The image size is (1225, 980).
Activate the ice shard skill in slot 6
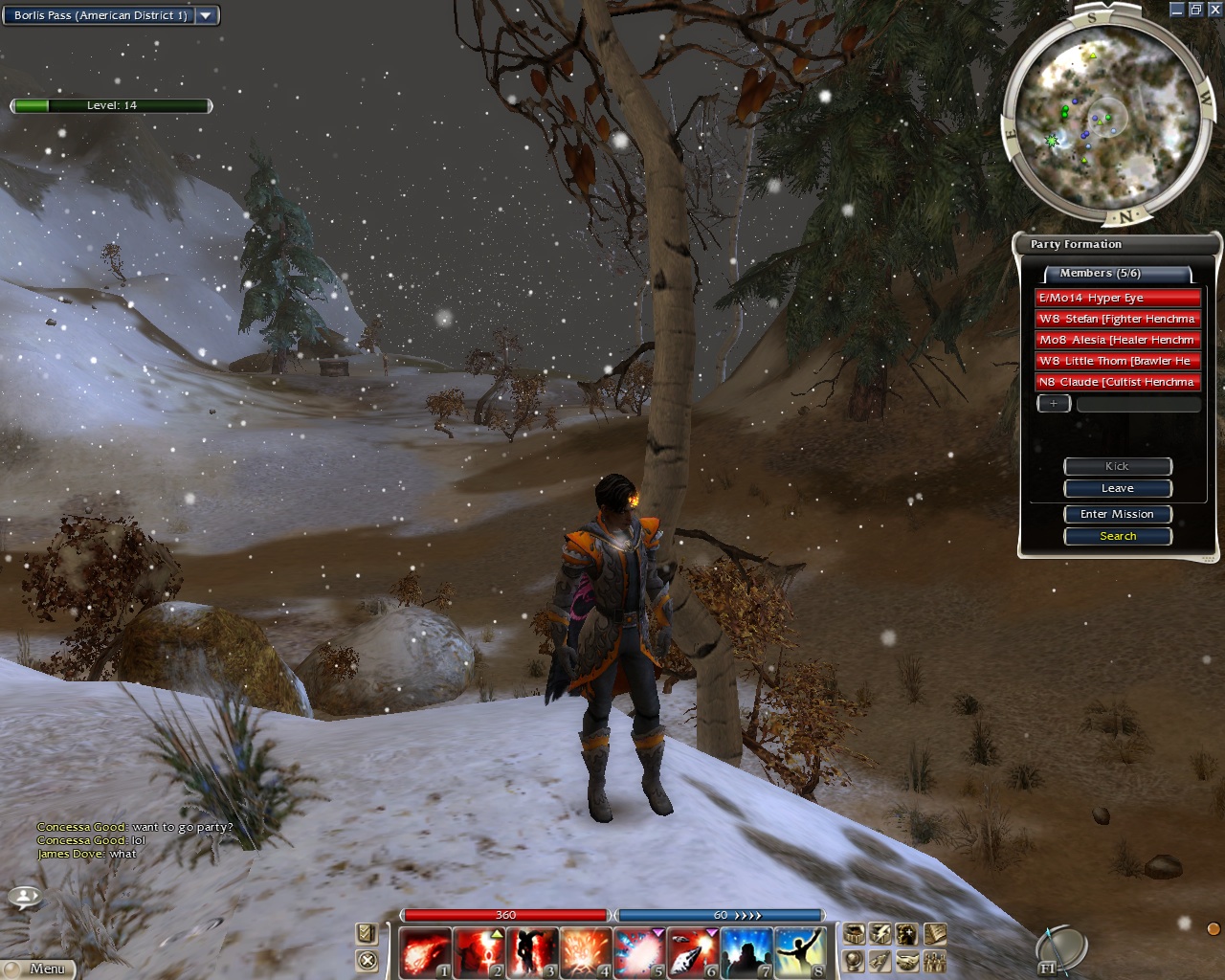click(x=693, y=953)
